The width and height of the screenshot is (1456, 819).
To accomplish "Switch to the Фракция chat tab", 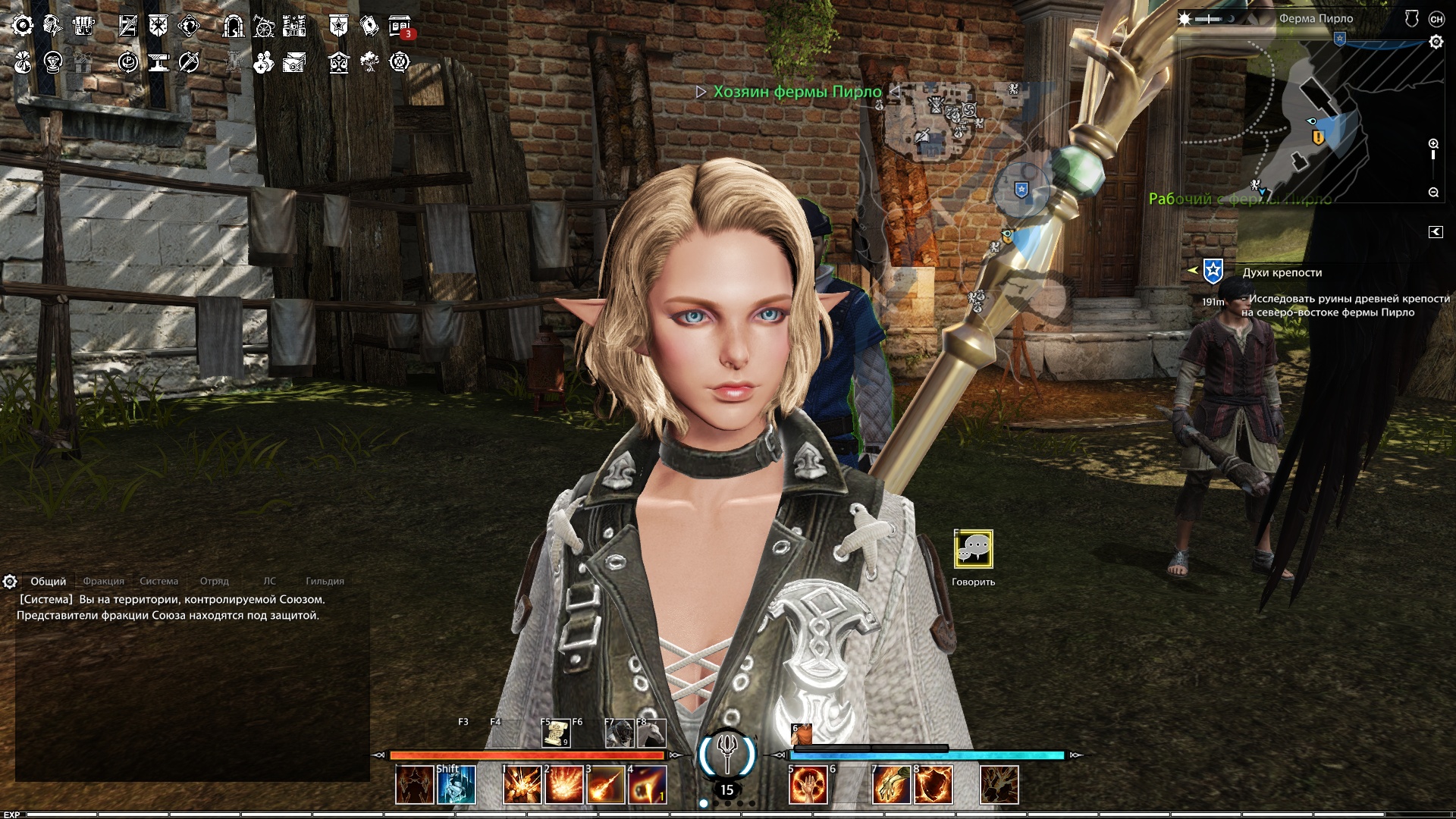I will pyautogui.click(x=103, y=582).
